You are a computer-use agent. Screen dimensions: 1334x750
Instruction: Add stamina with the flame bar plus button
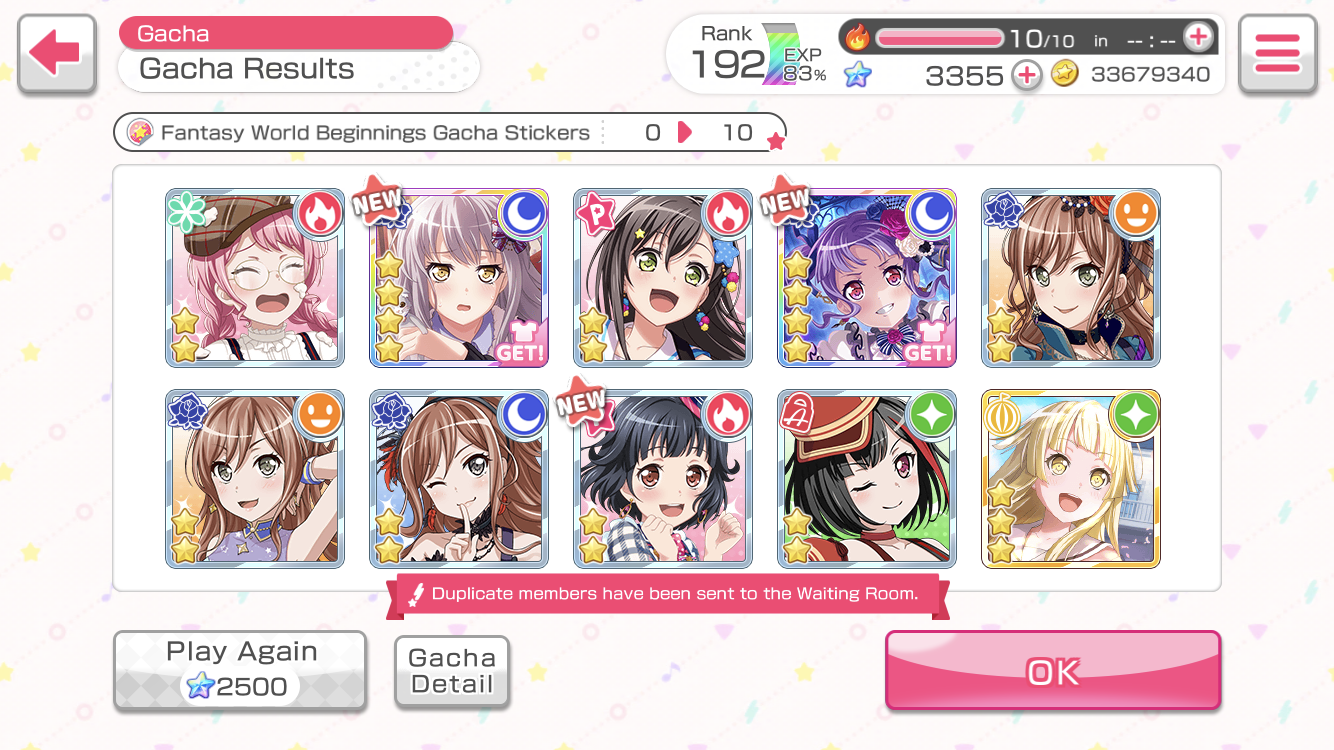[1197, 38]
